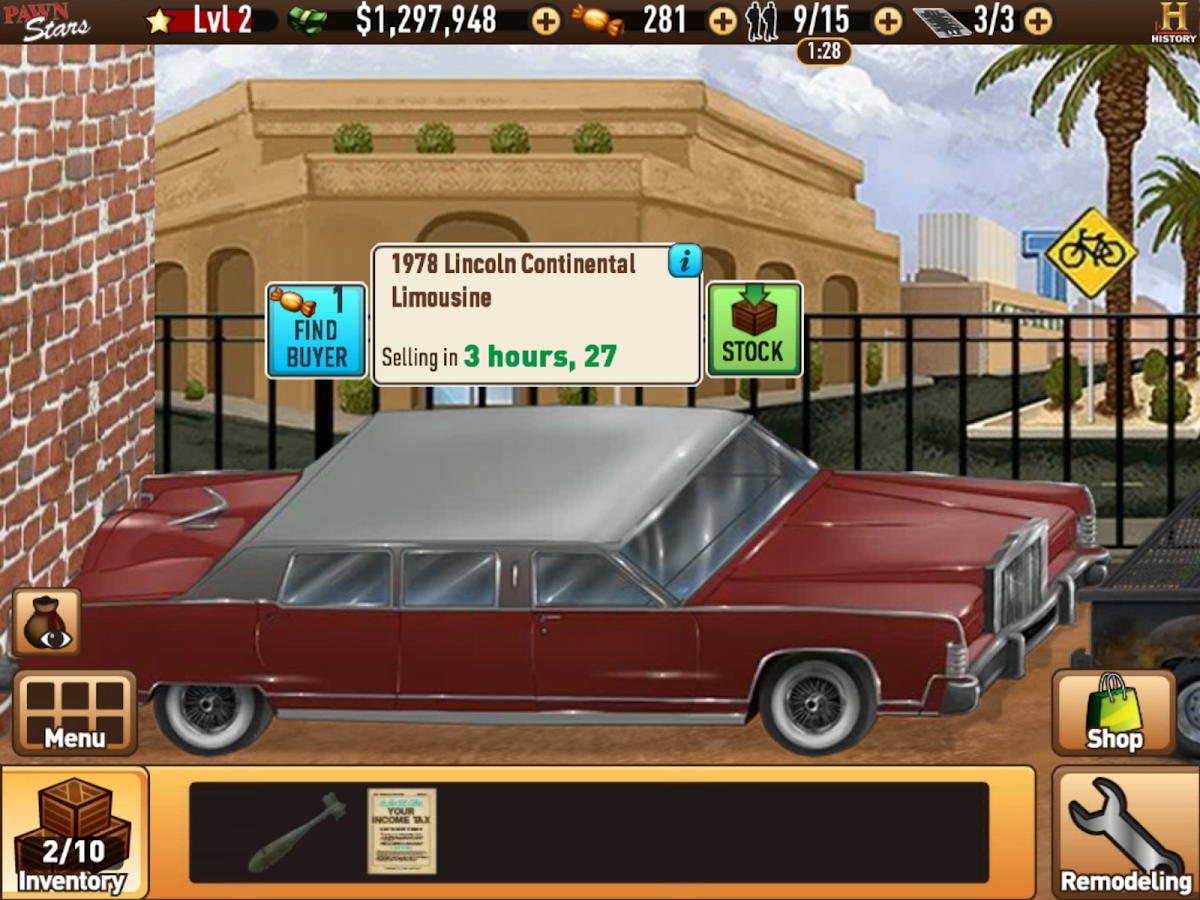The image size is (1200, 900).
Task: Send the limousine to Stock
Action: tap(754, 329)
